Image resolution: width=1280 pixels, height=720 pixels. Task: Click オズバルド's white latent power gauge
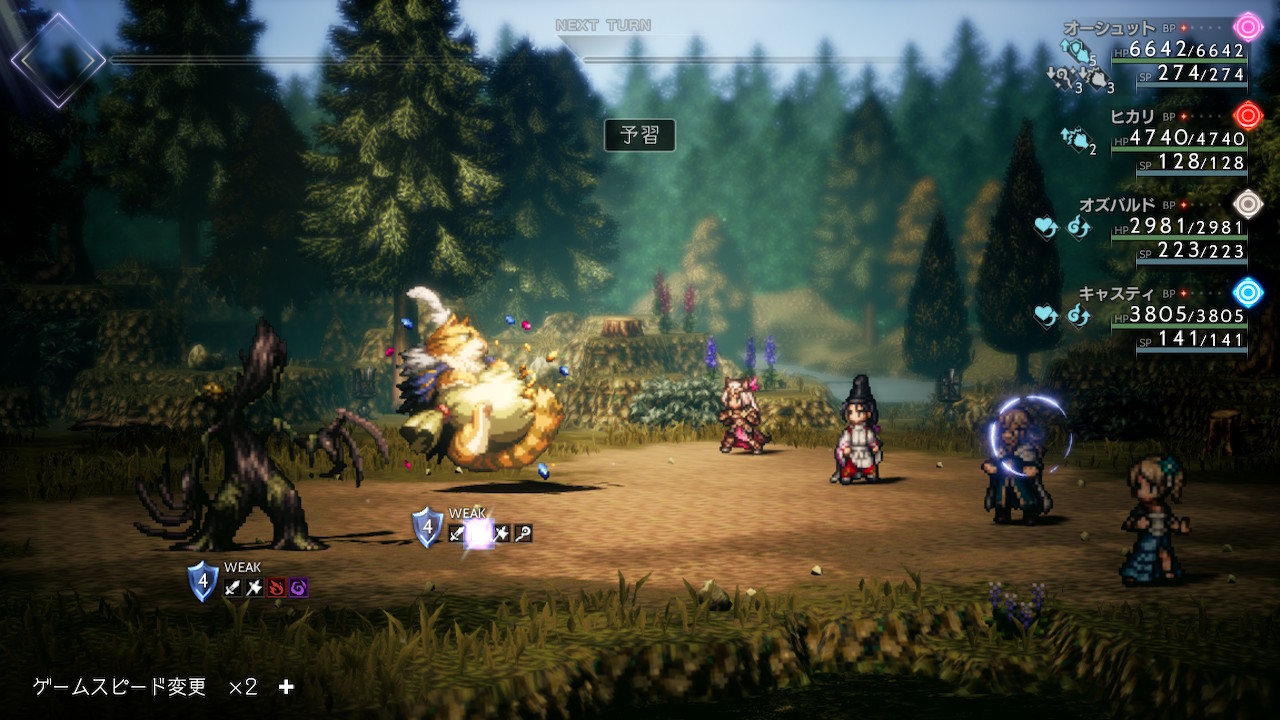[x=1248, y=203]
